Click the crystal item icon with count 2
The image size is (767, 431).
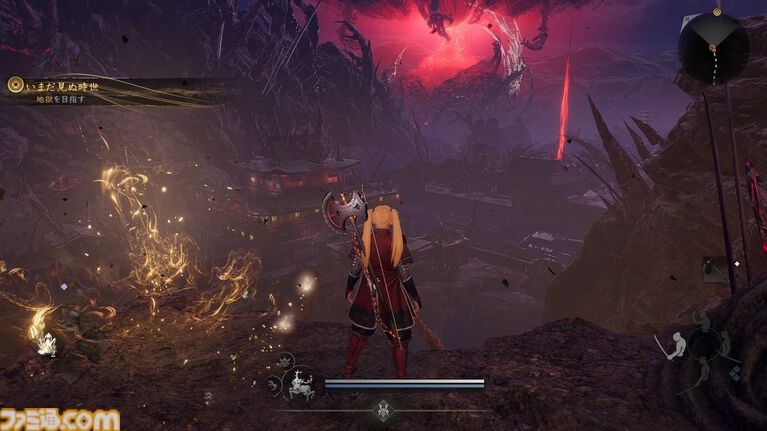[x=45, y=344]
